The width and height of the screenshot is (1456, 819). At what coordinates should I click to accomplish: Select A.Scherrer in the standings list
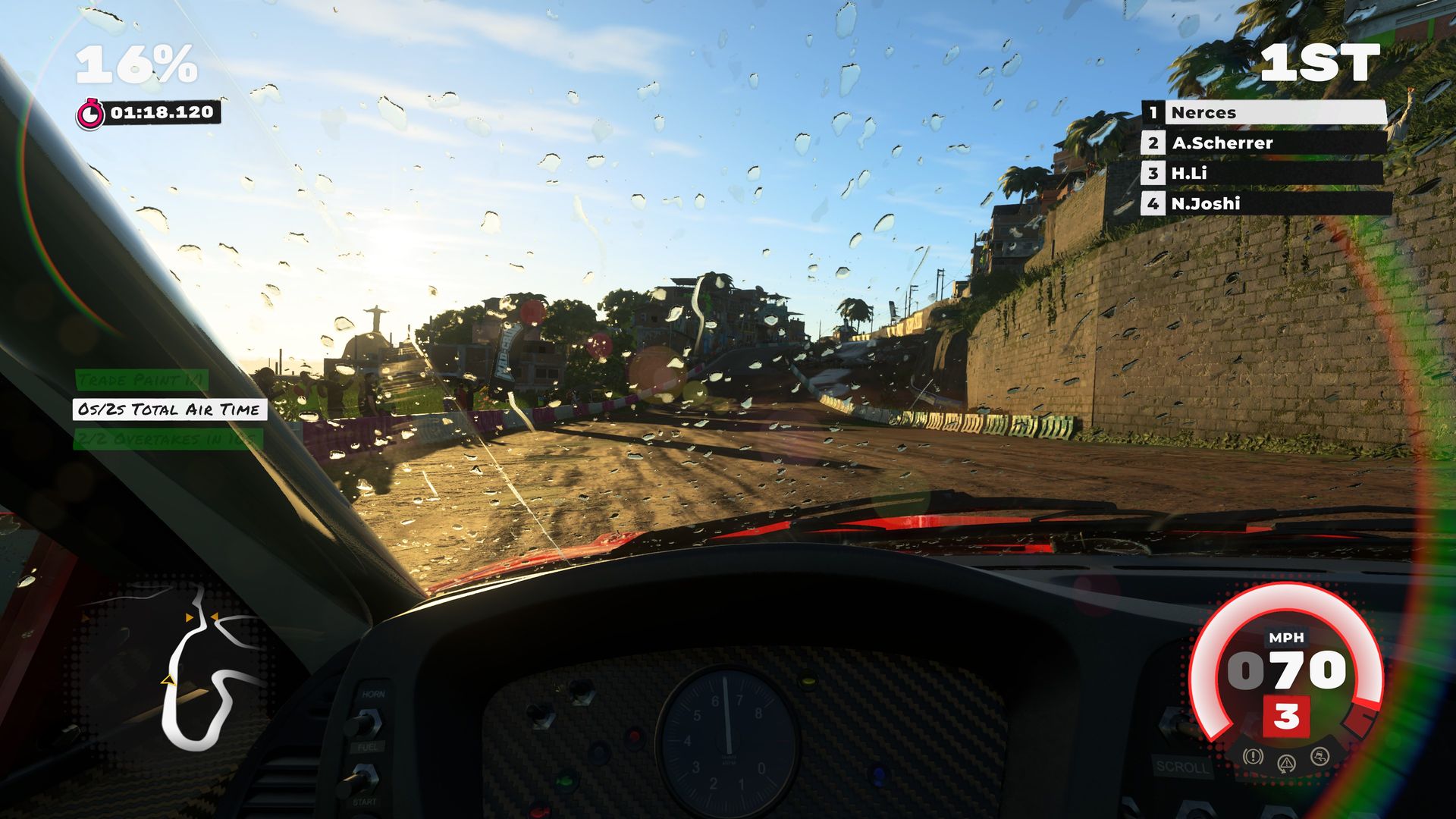click(x=1264, y=143)
